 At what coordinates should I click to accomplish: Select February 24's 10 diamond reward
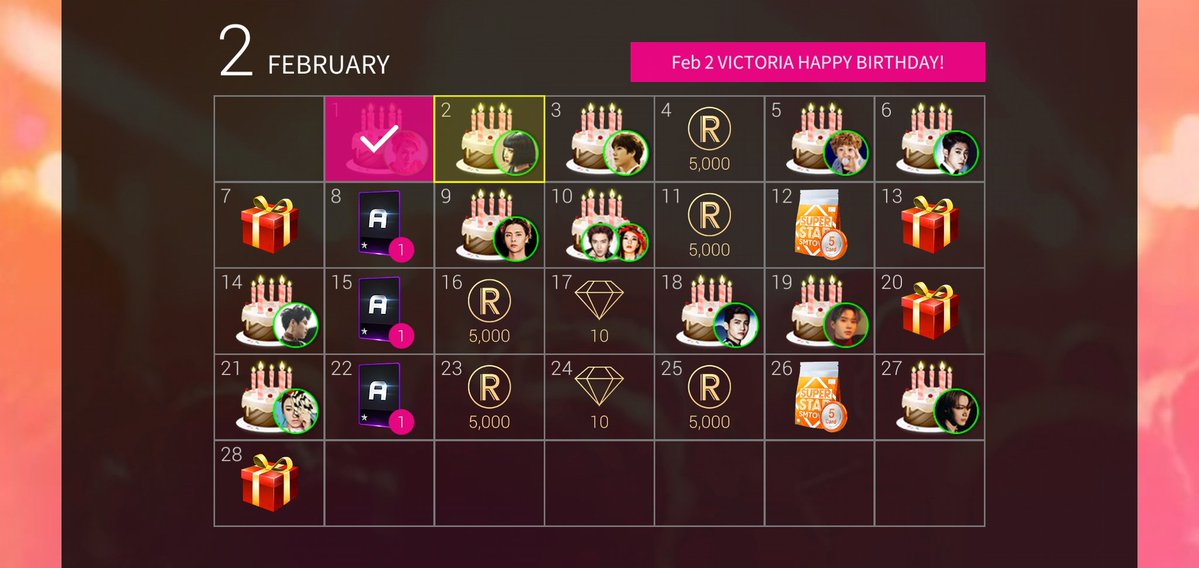point(599,398)
